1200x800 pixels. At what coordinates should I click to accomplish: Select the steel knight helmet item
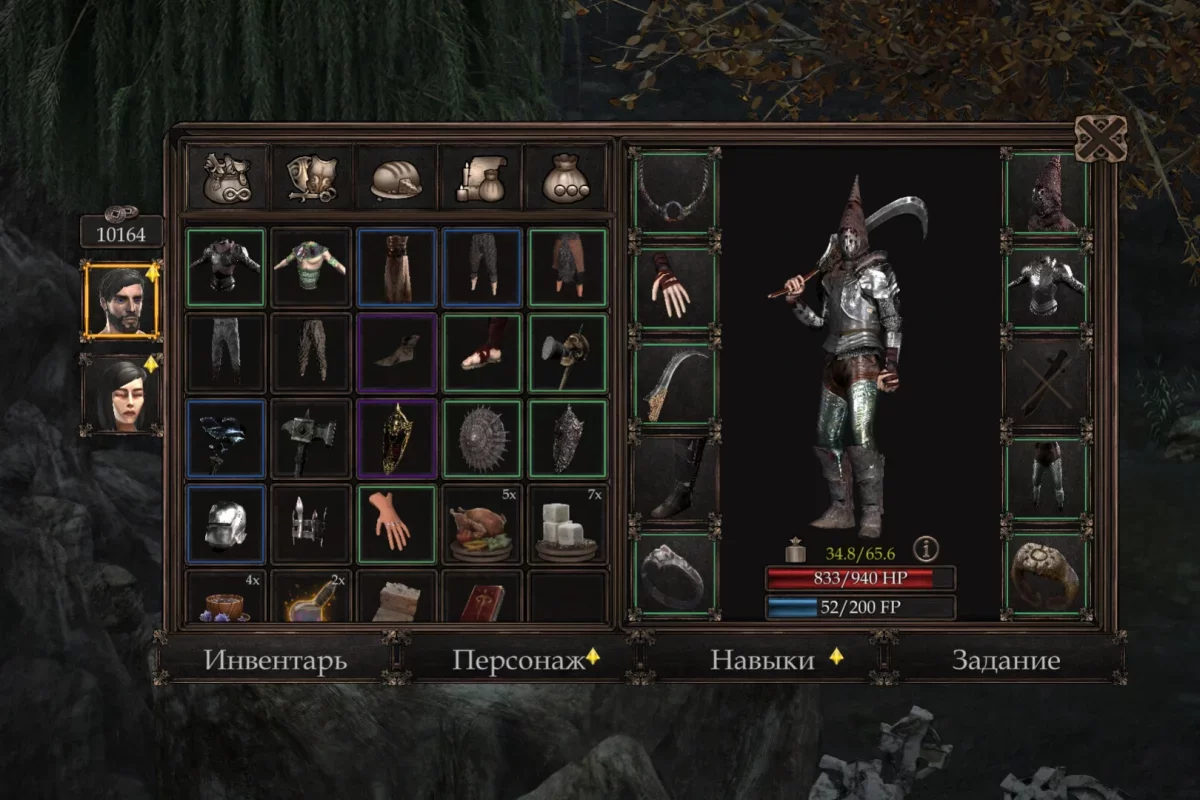coord(226,524)
